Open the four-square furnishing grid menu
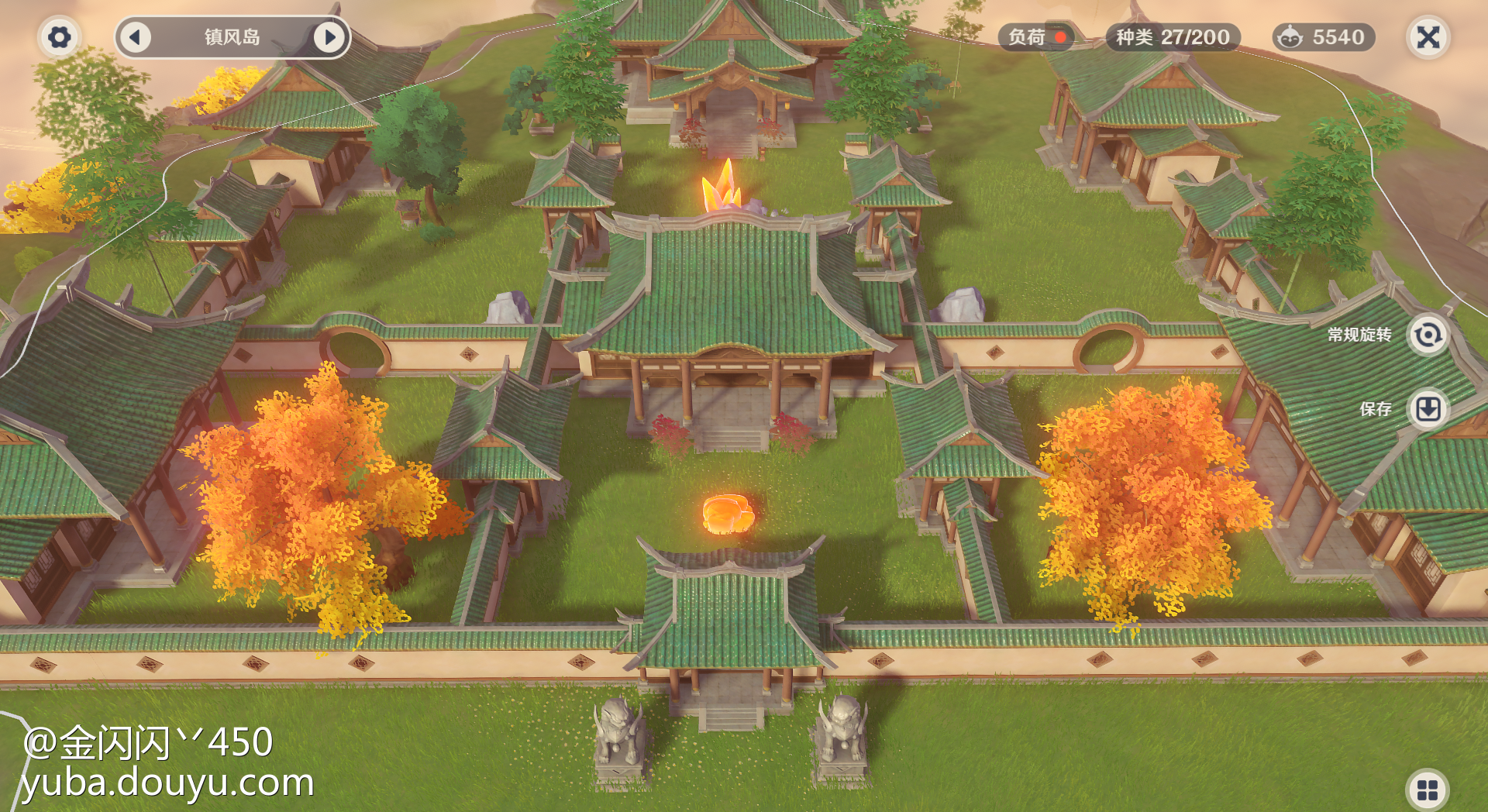The width and height of the screenshot is (1488, 812). pos(1427,790)
